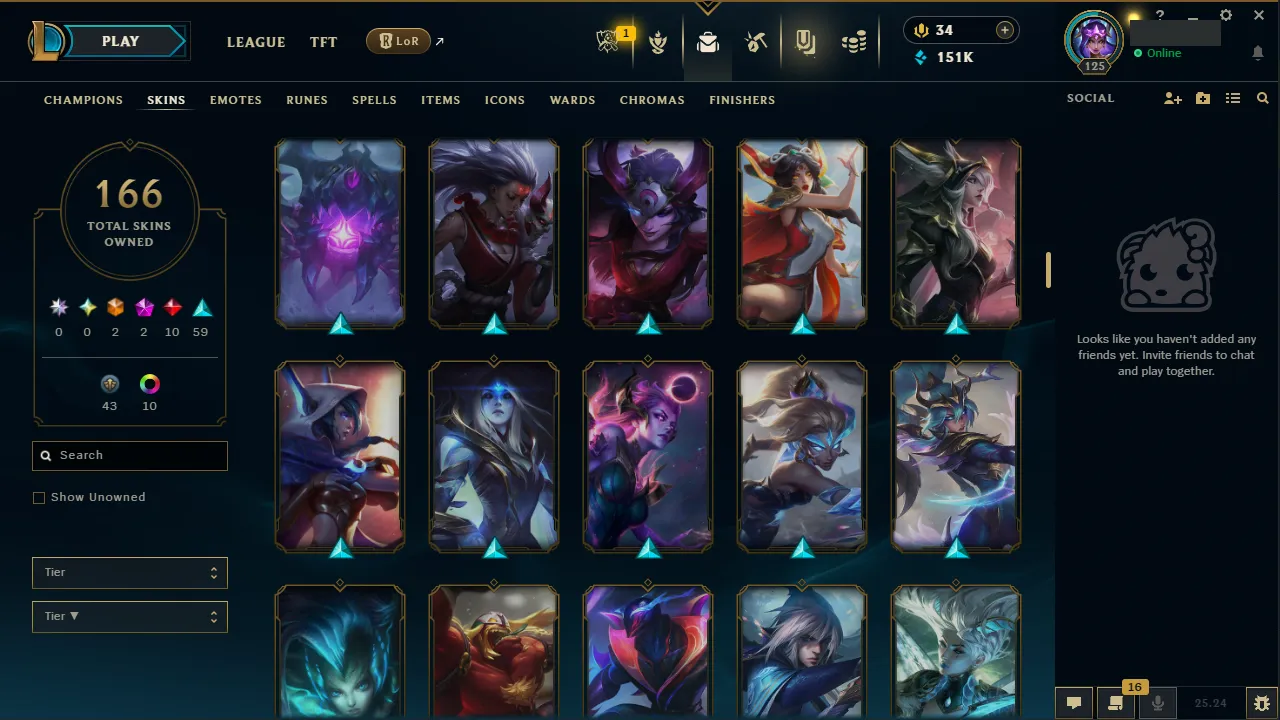Open the social search icon
The height and width of the screenshot is (720, 1280).
1262,98
